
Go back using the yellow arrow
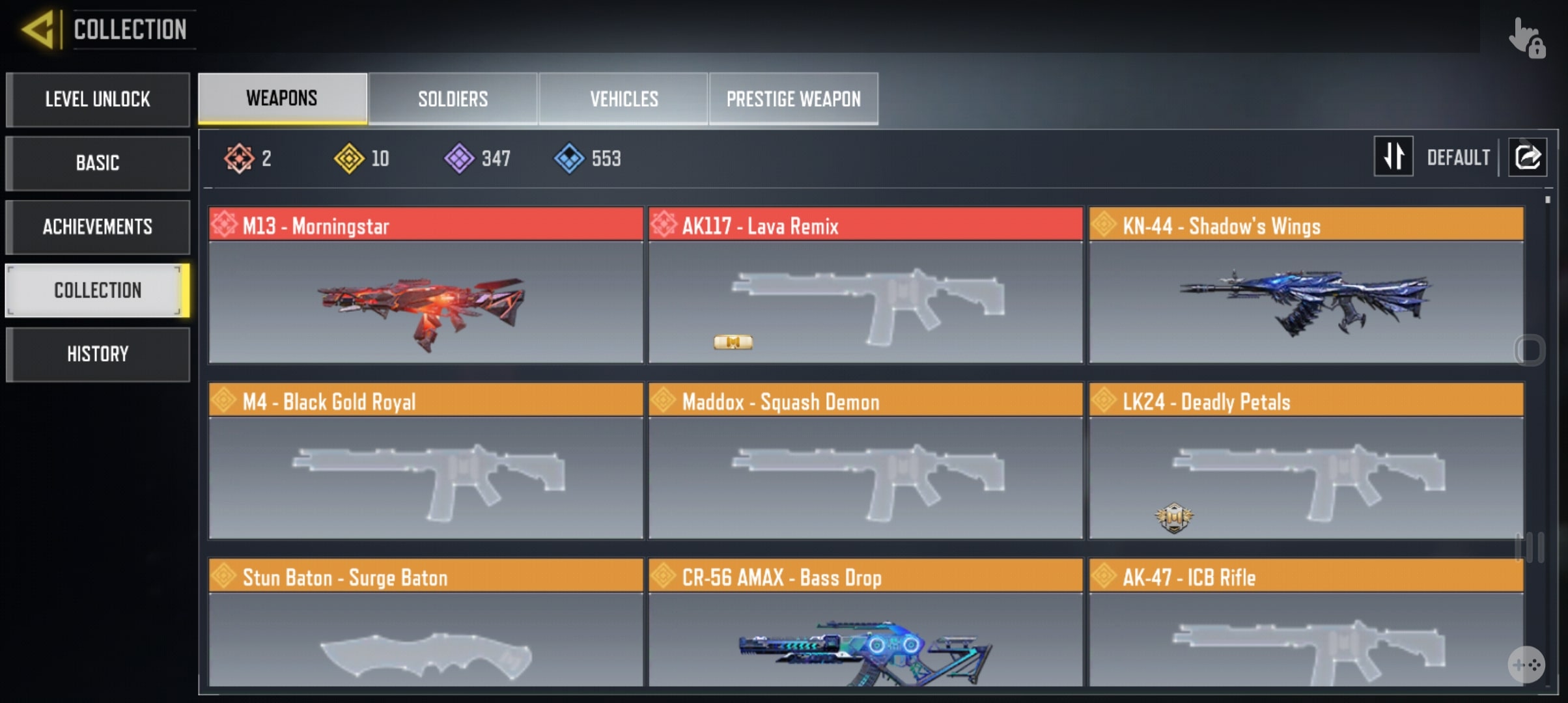pos(38,29)
